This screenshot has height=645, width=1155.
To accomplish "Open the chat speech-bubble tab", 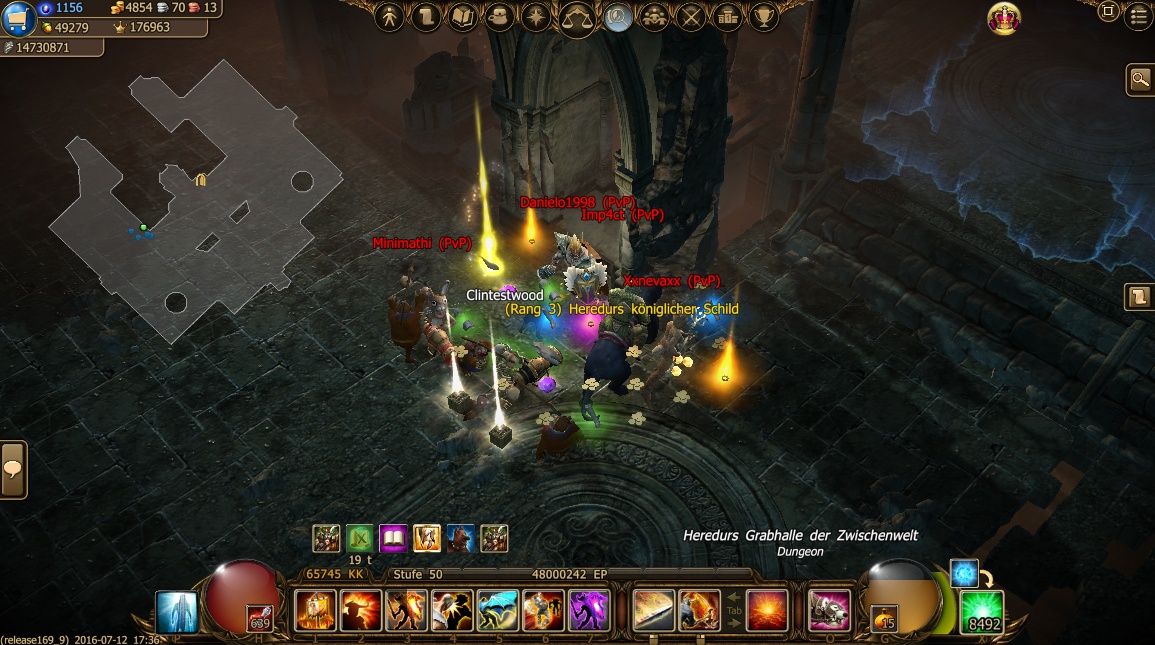I will coord(13,470).
